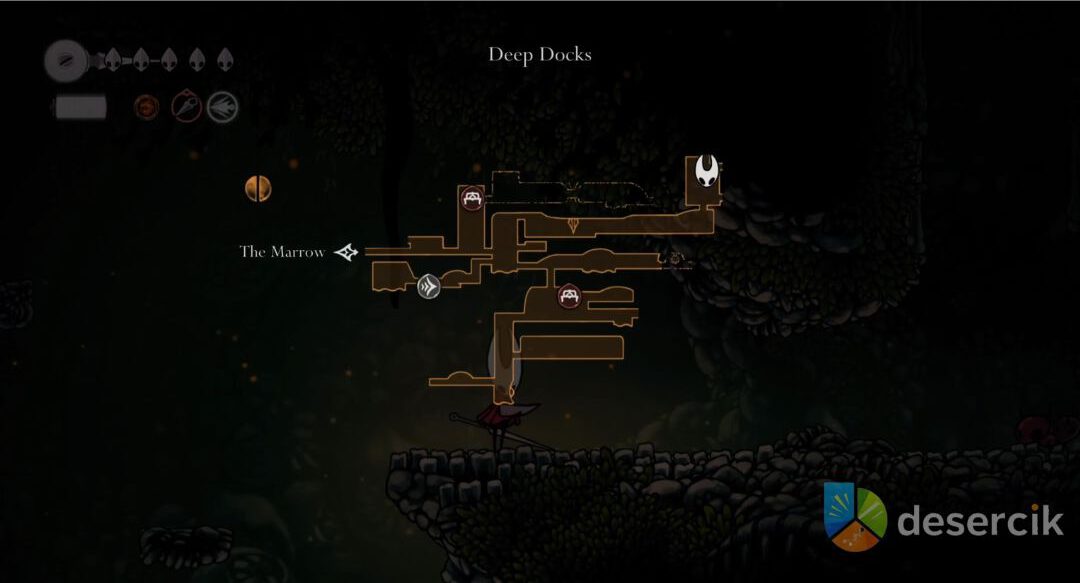
Task: Select the grey chevron marker on the map
Action: click(x=429, y=287)
